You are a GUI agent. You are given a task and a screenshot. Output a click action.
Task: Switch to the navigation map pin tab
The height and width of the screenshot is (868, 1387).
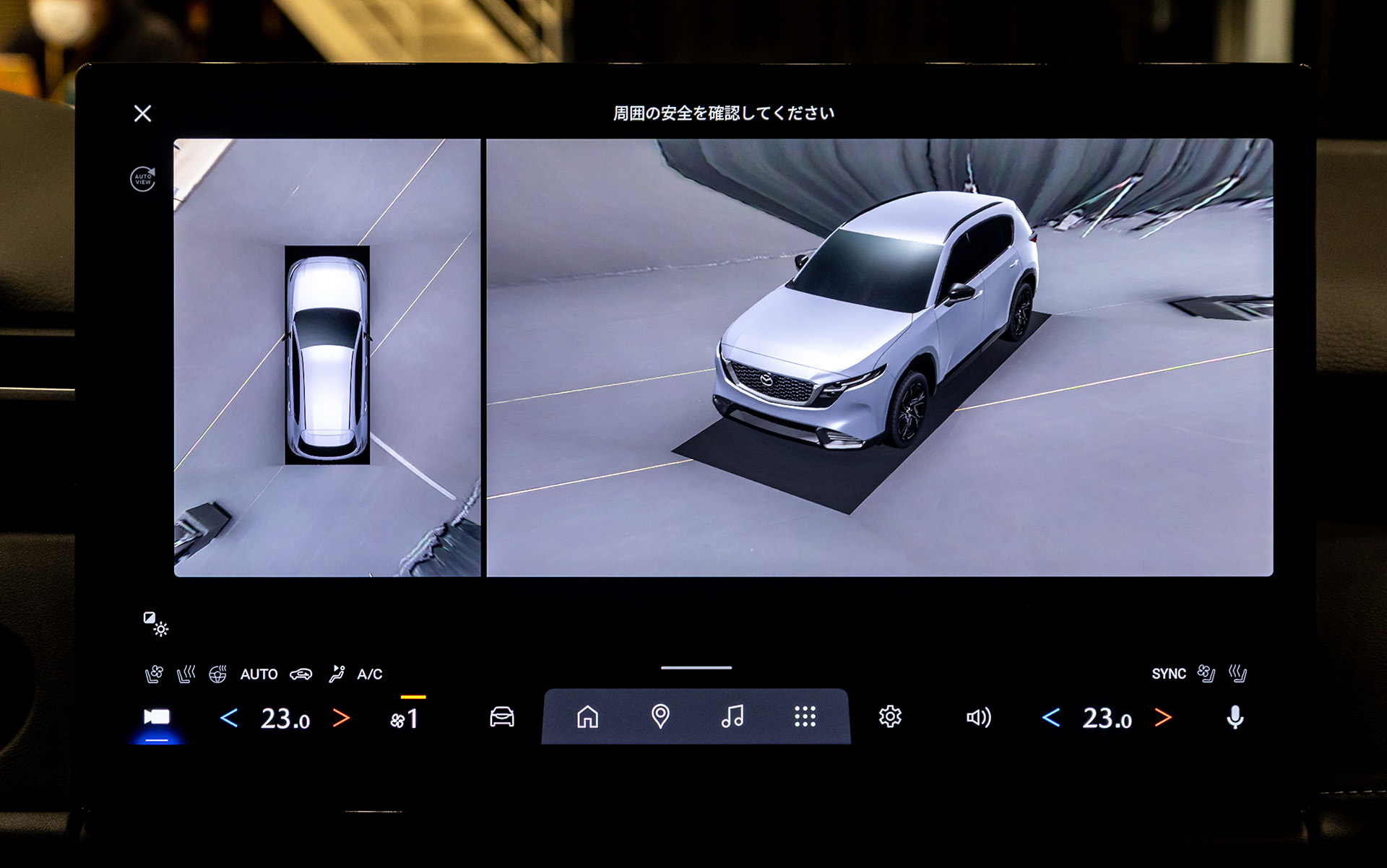661,717
